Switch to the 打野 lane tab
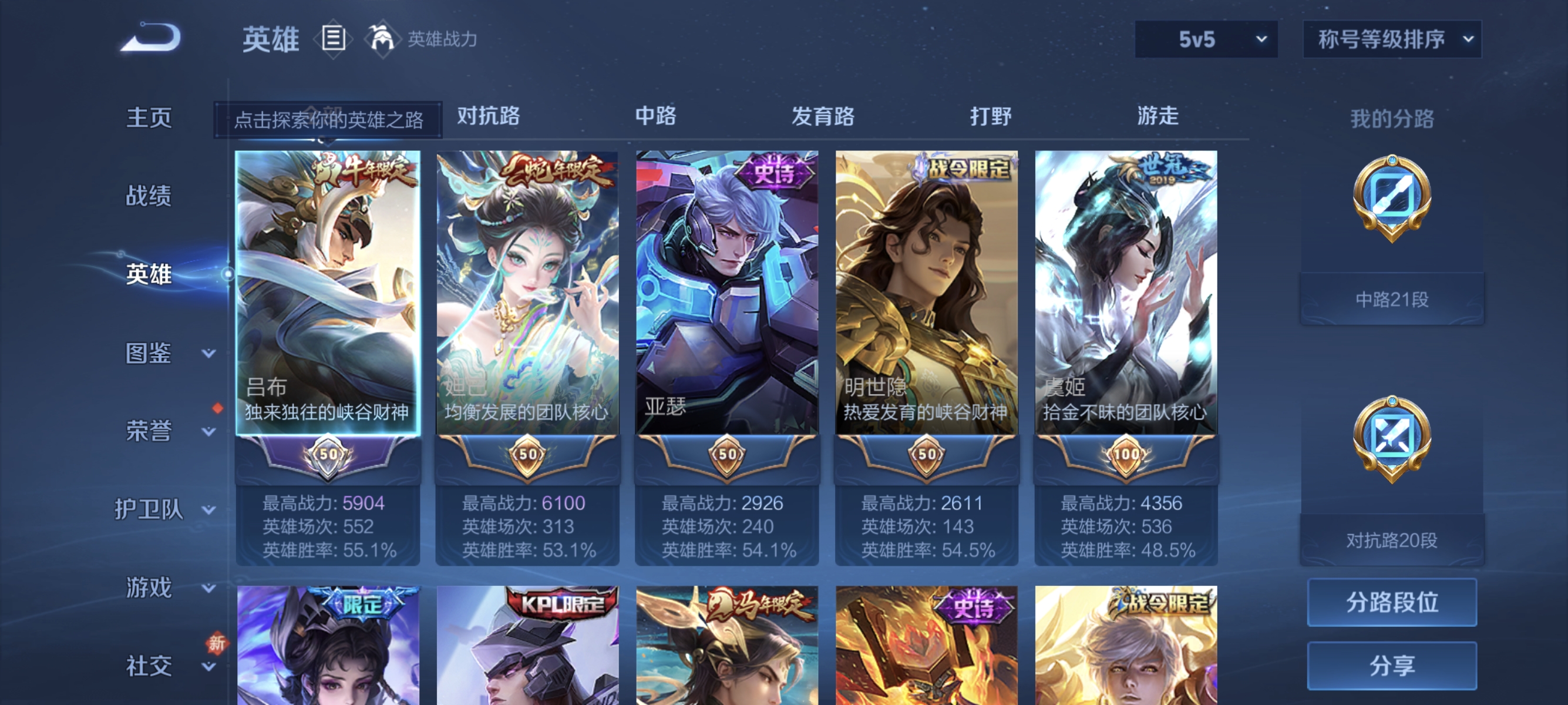Viewport: 1568px width, 705px height. point(991,117)
